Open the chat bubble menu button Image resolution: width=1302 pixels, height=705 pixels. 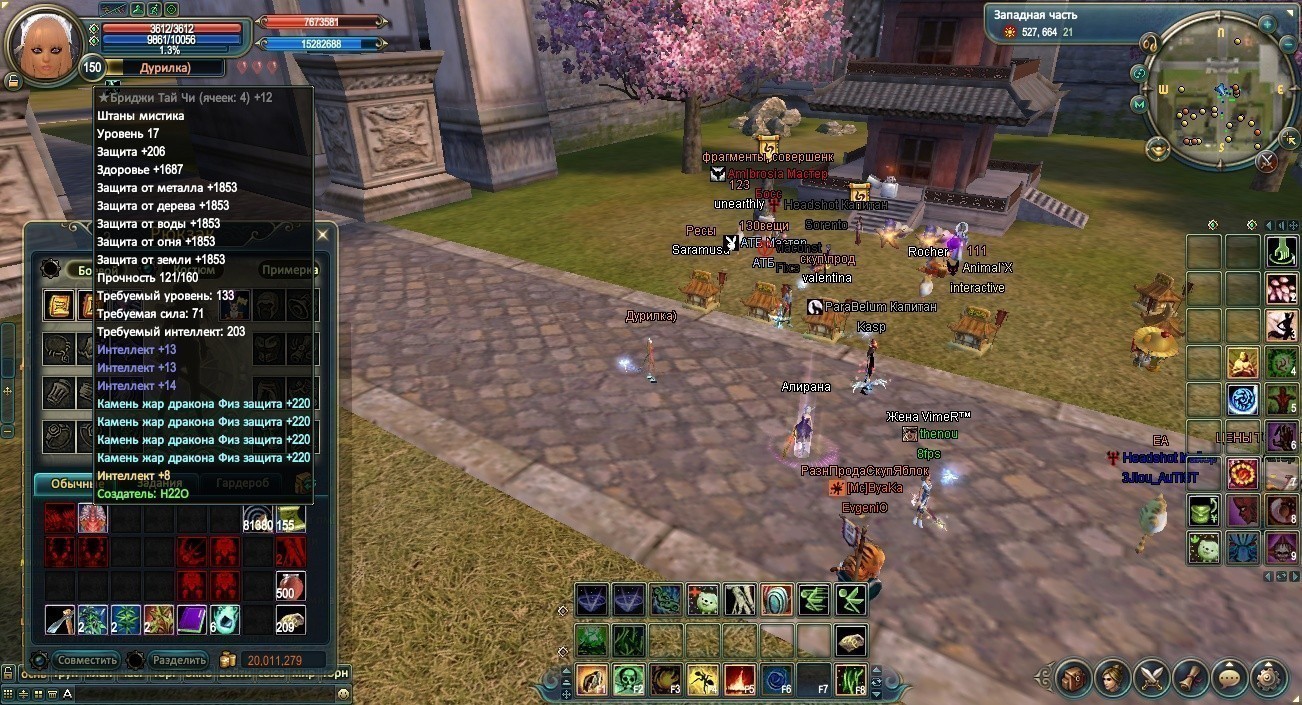[x=1230, y=678]
